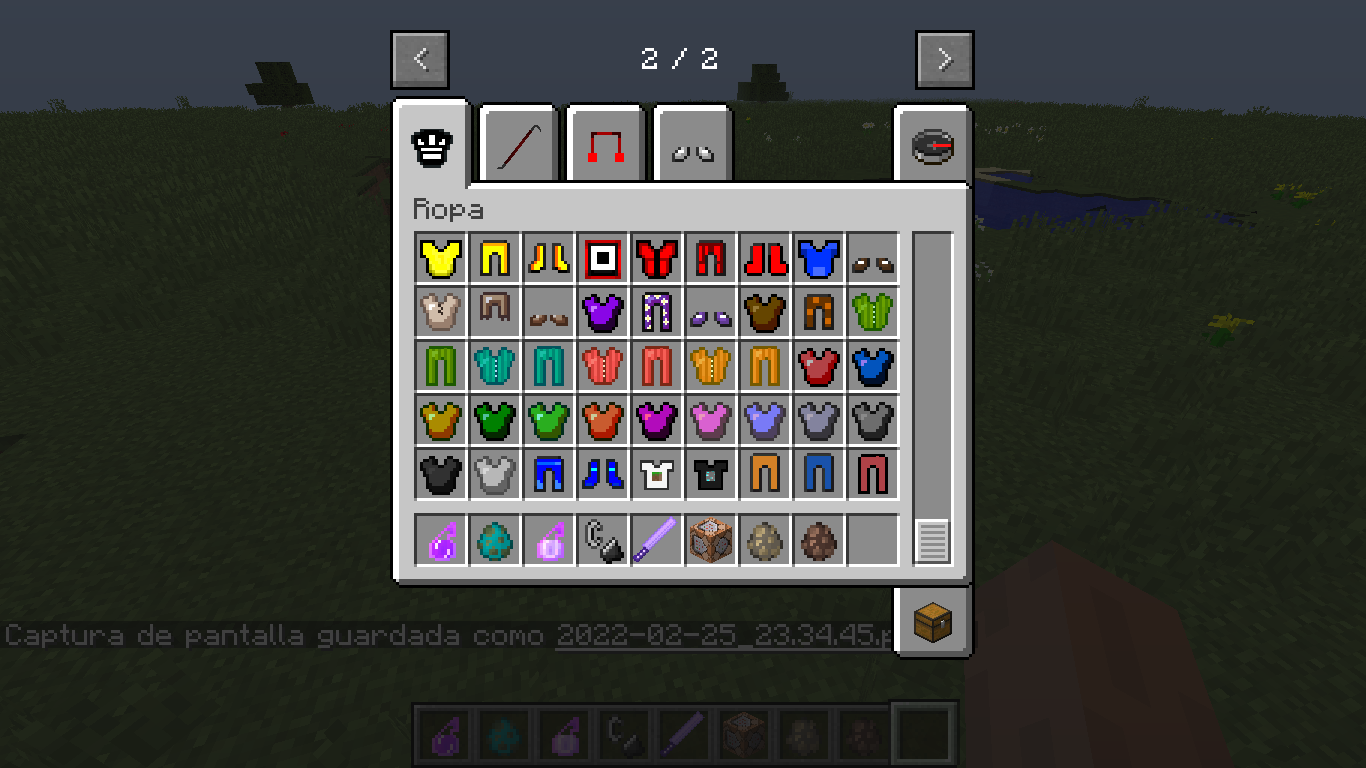Select the yellow tunic item
The height and width of the screenshot is (768, 1366).
tap(441, 257)
